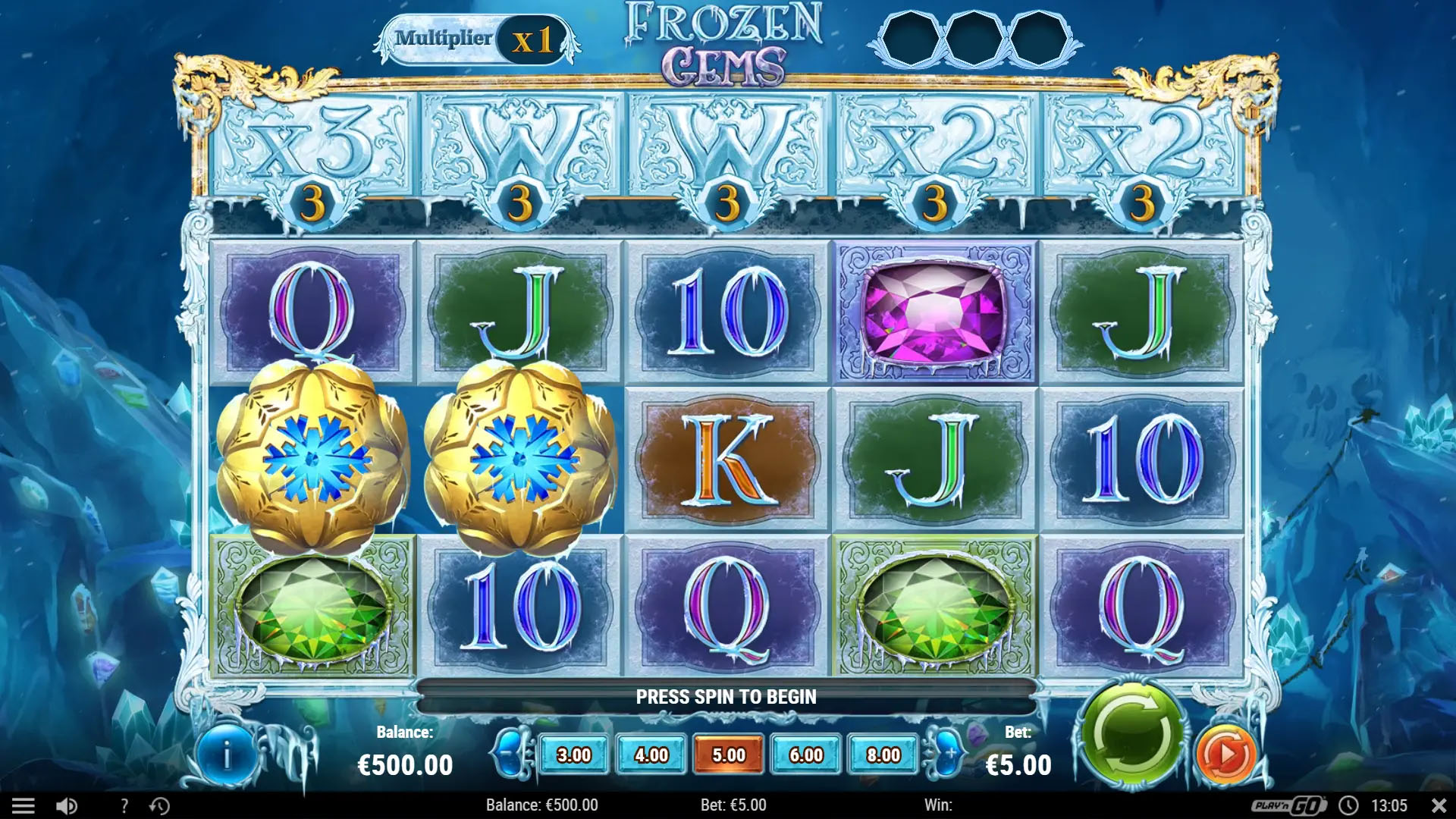Open the hamburger menu
Screen dimensions: 1456x819
24,805
